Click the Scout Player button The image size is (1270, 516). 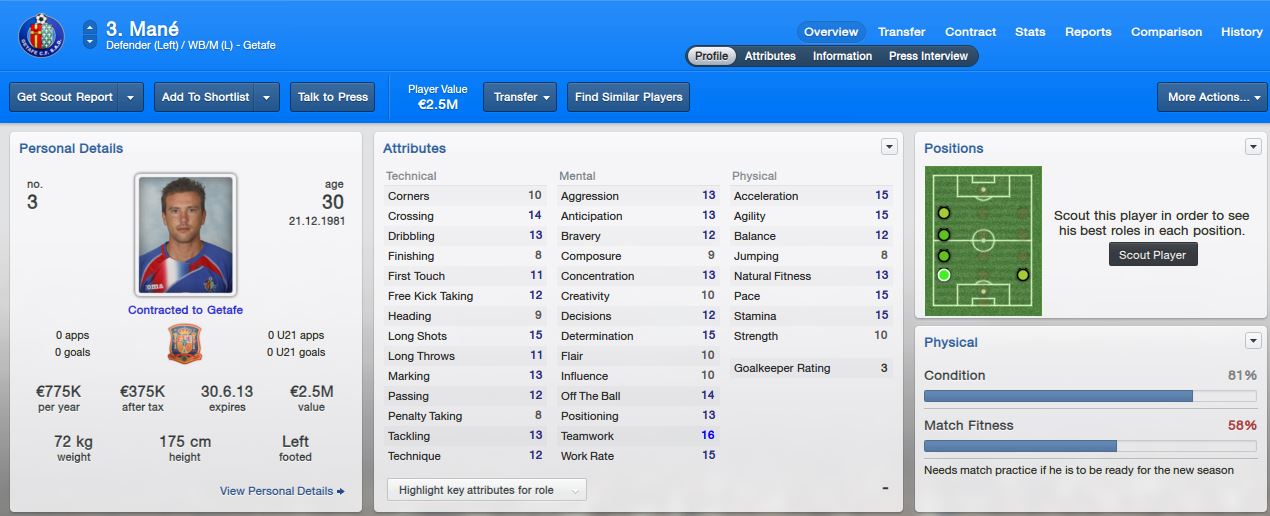[x=1152, y=255]
